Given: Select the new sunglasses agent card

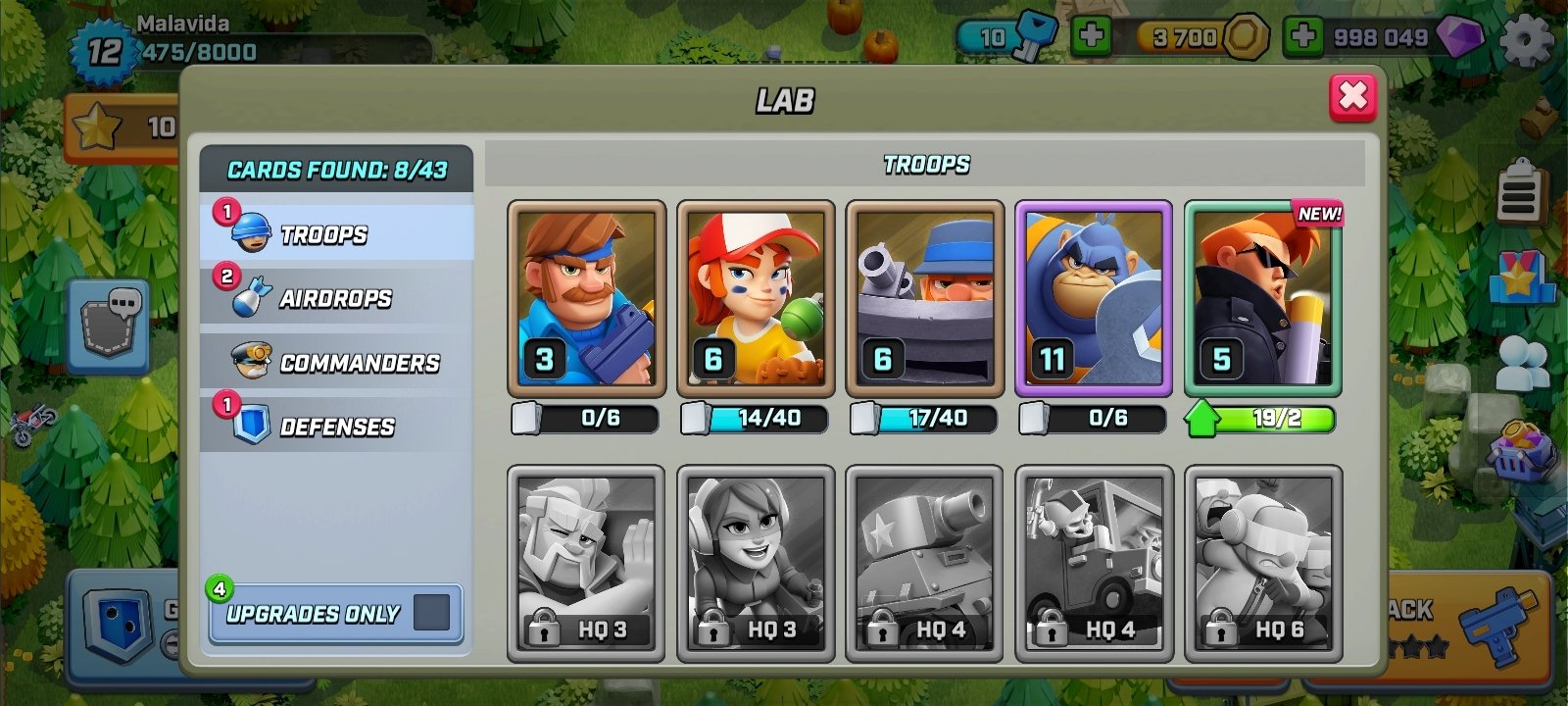Looking at the screenshot, I should pos(1262,299).
